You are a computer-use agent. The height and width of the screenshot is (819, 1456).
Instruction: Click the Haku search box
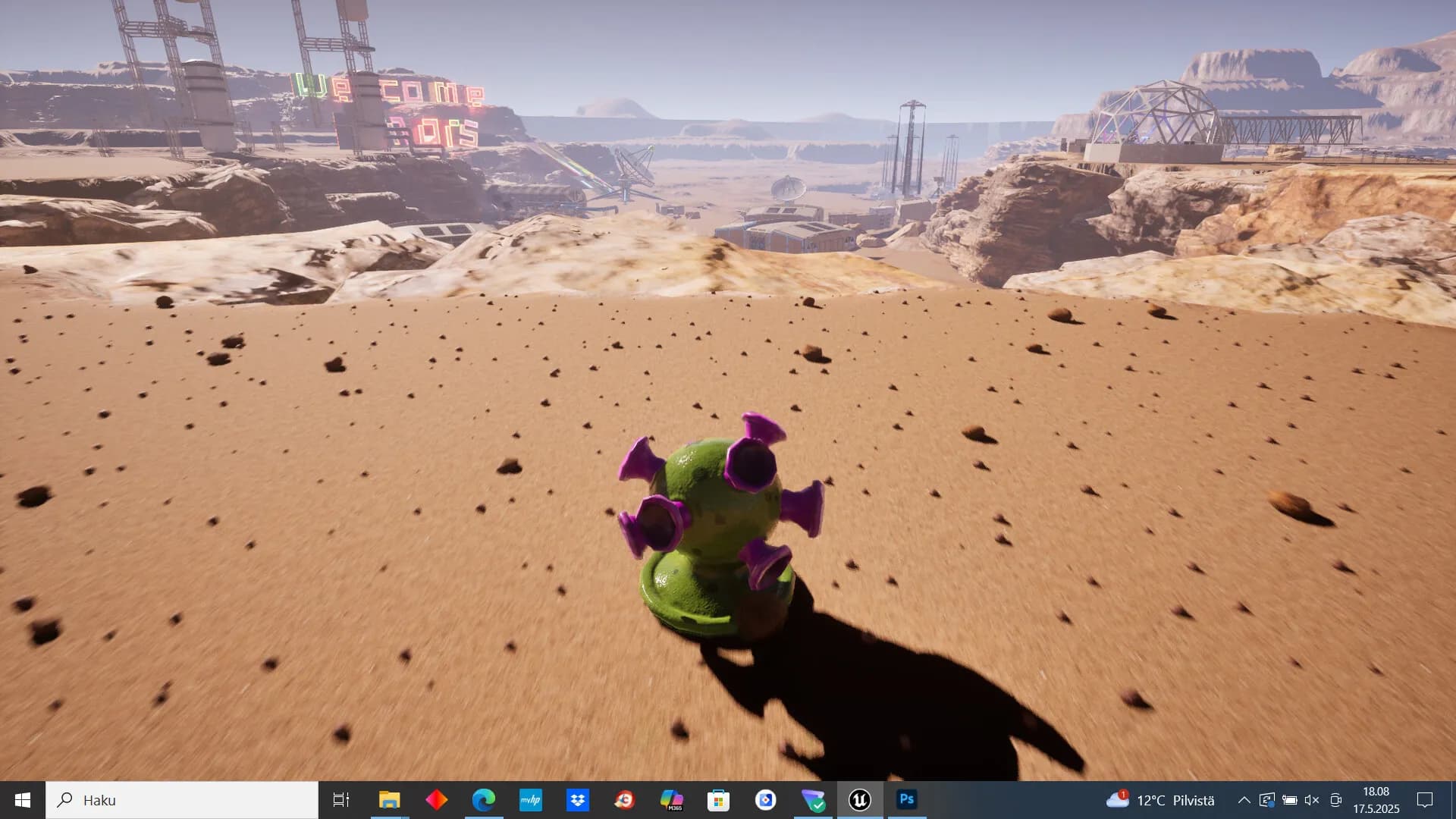tap(182, 800)
